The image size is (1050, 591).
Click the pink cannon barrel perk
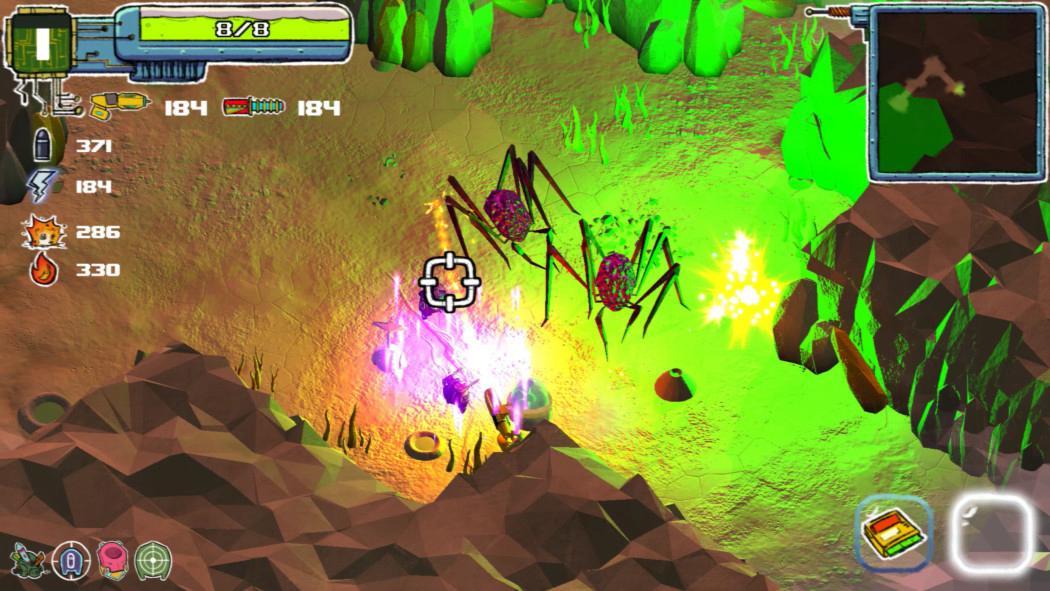[112, 557]
